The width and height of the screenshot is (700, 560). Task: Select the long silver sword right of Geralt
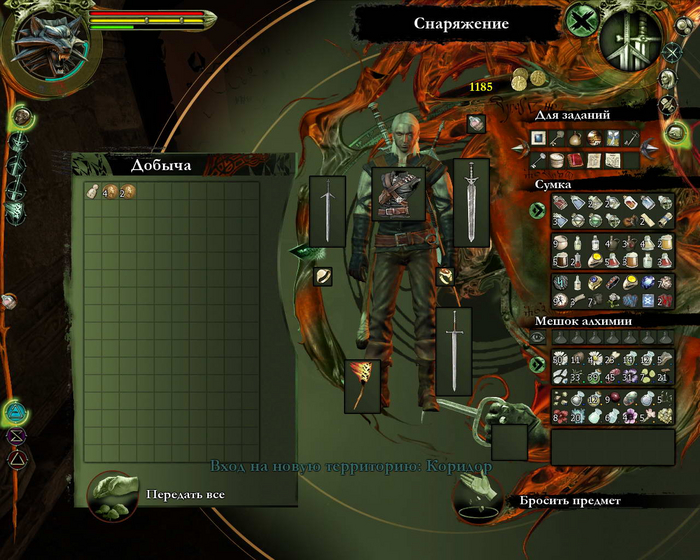tap(471, 200)
